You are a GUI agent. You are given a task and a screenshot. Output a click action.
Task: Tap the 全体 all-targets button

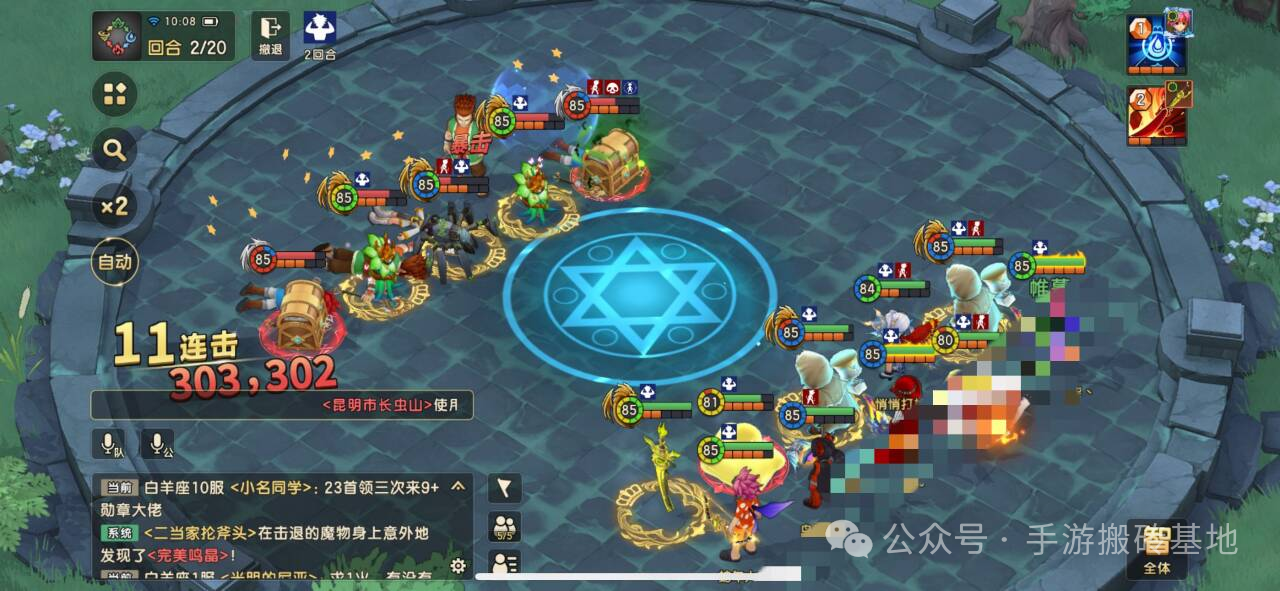pos(1157,551)
